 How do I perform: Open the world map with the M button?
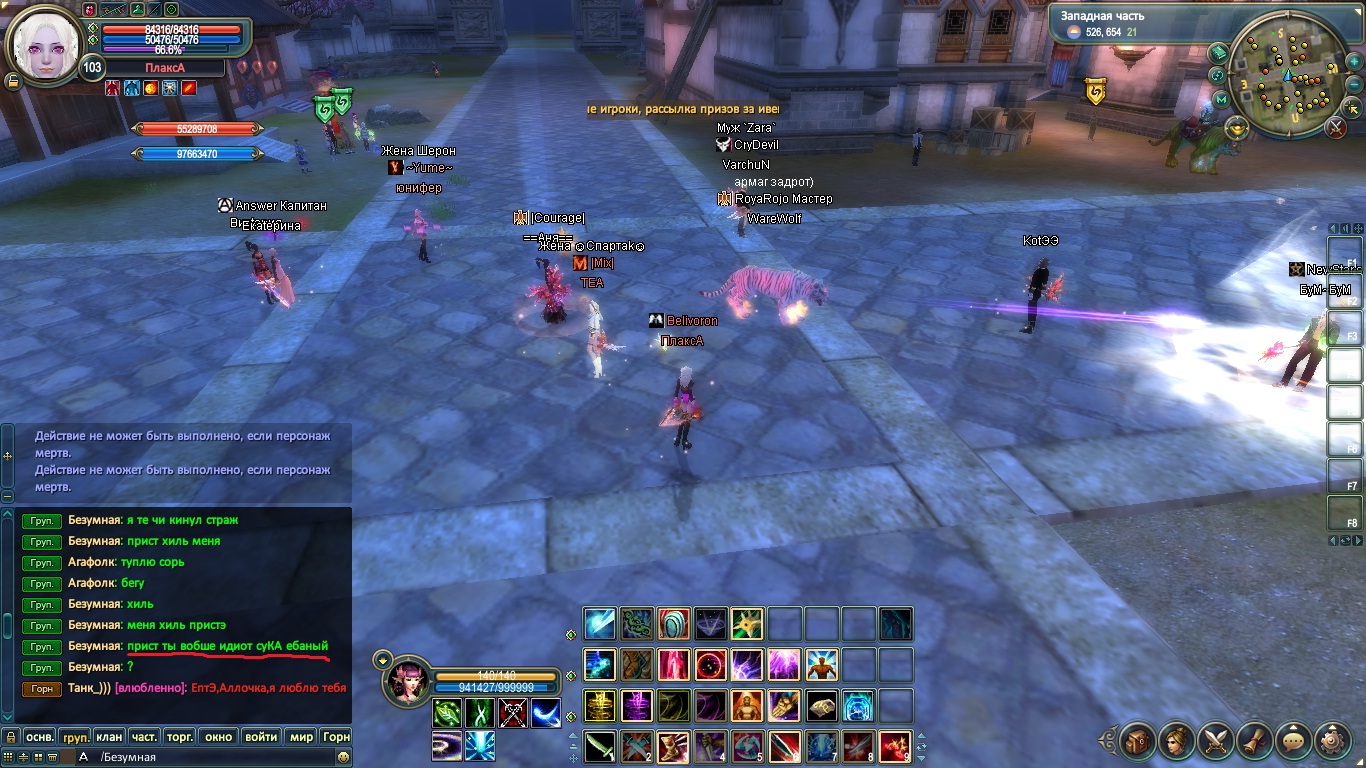pos(1221,99)
